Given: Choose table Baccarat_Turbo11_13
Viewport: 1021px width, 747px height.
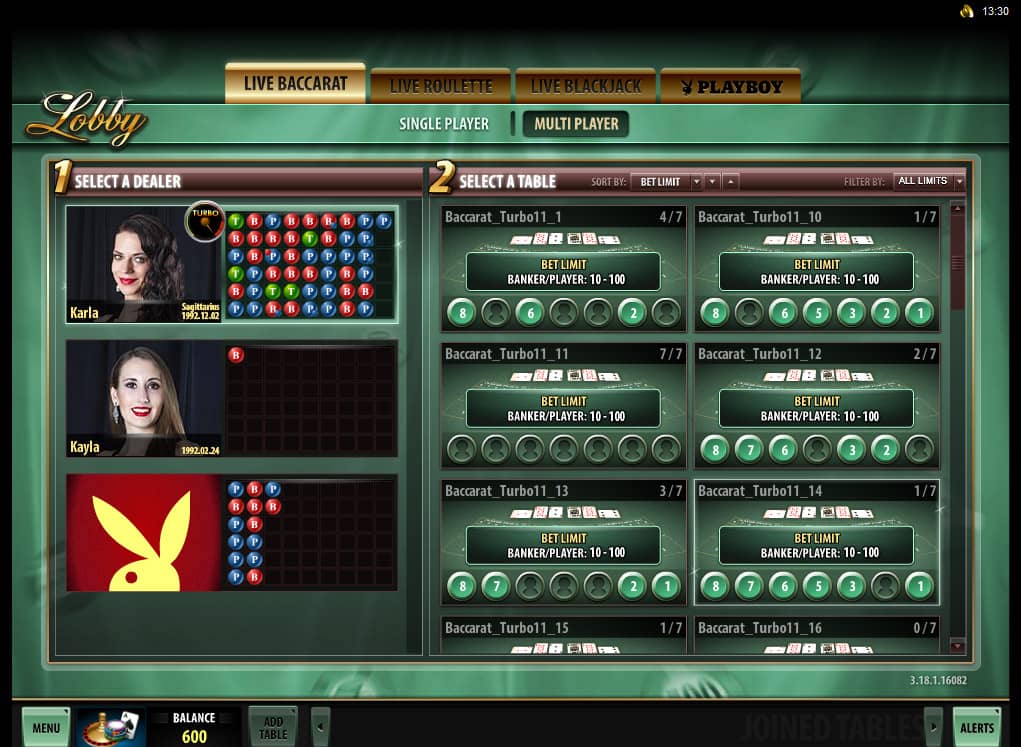Looking at the screenshot, I should pos(564,544).
